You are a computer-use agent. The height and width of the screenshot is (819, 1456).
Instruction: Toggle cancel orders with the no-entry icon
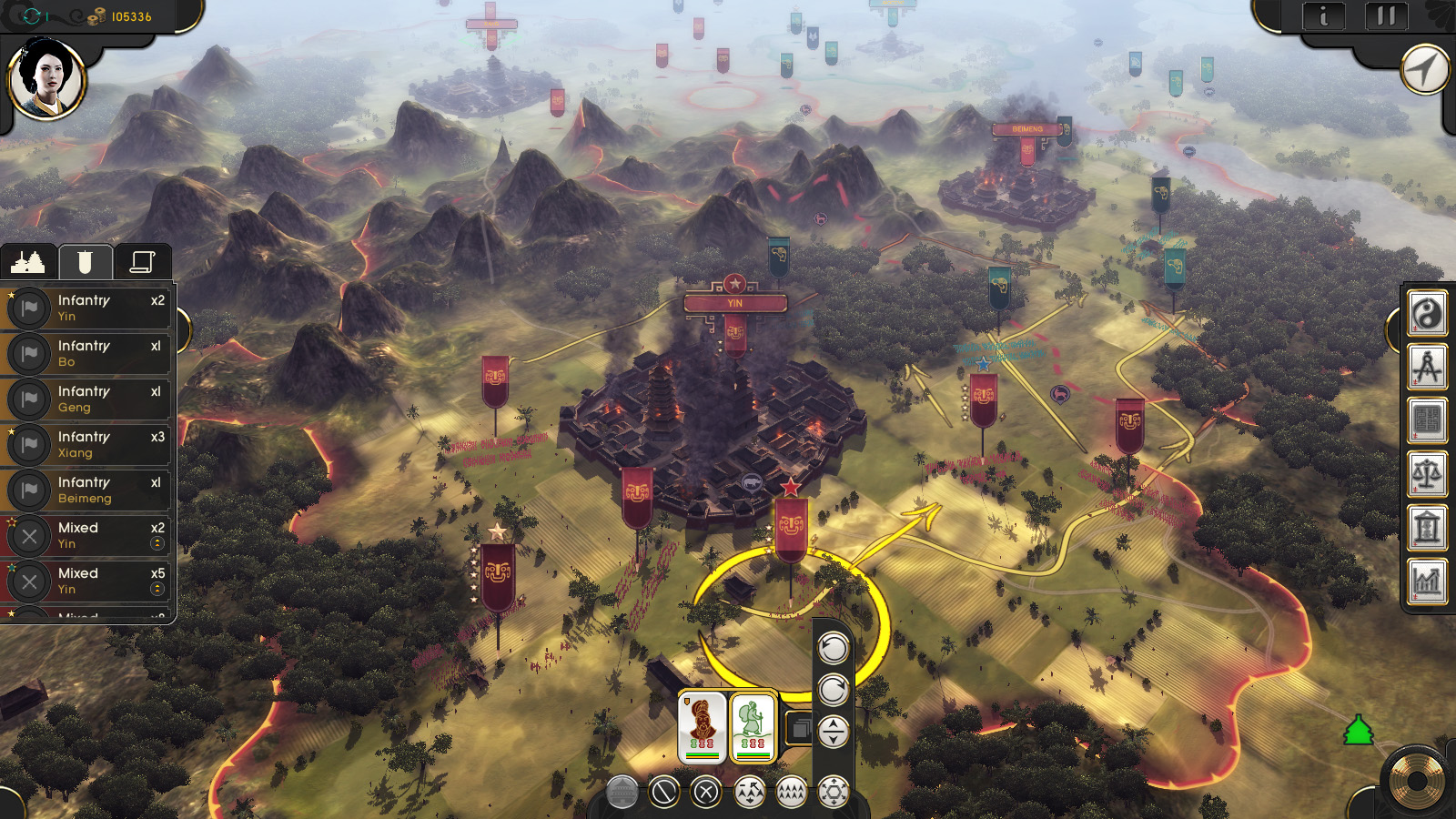tap(664, 791)
